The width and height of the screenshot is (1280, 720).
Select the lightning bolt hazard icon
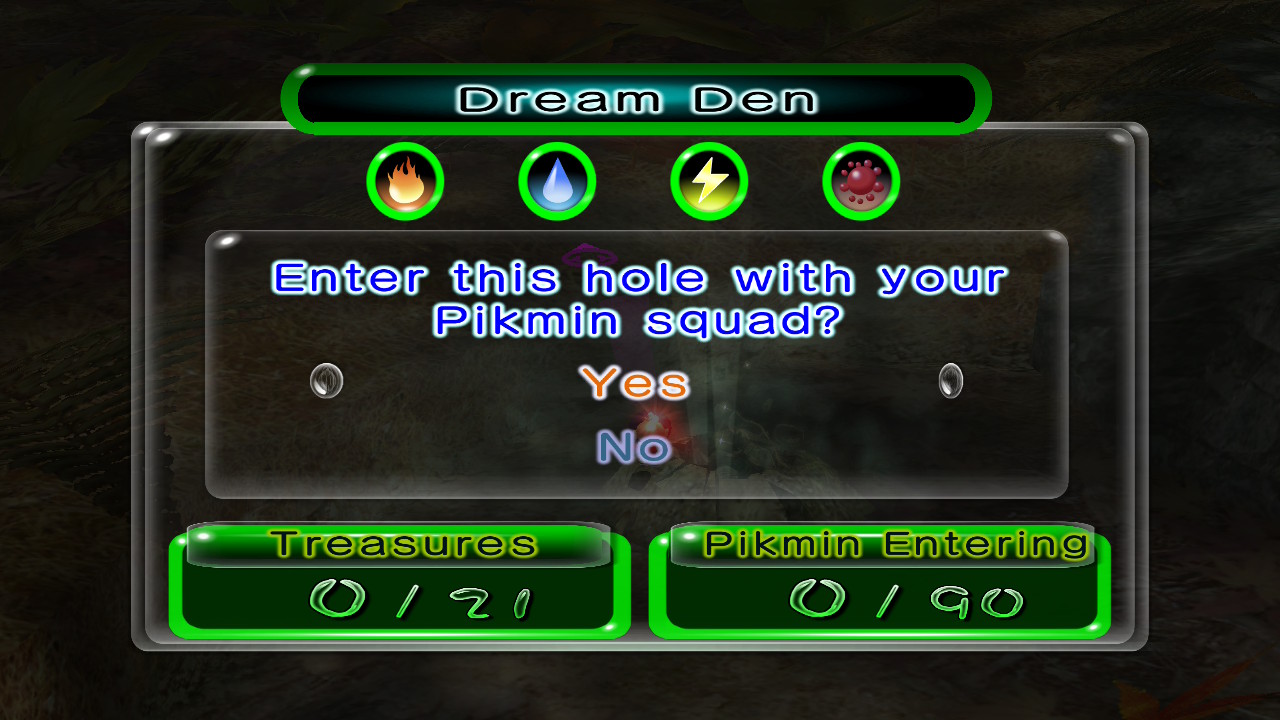click(x=709, y=182)
